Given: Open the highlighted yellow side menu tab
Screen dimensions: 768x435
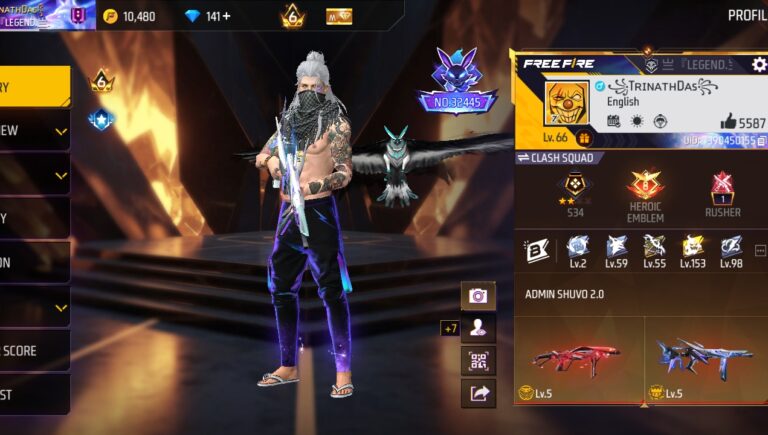Looking at the screenshot, I should (34, 87).
